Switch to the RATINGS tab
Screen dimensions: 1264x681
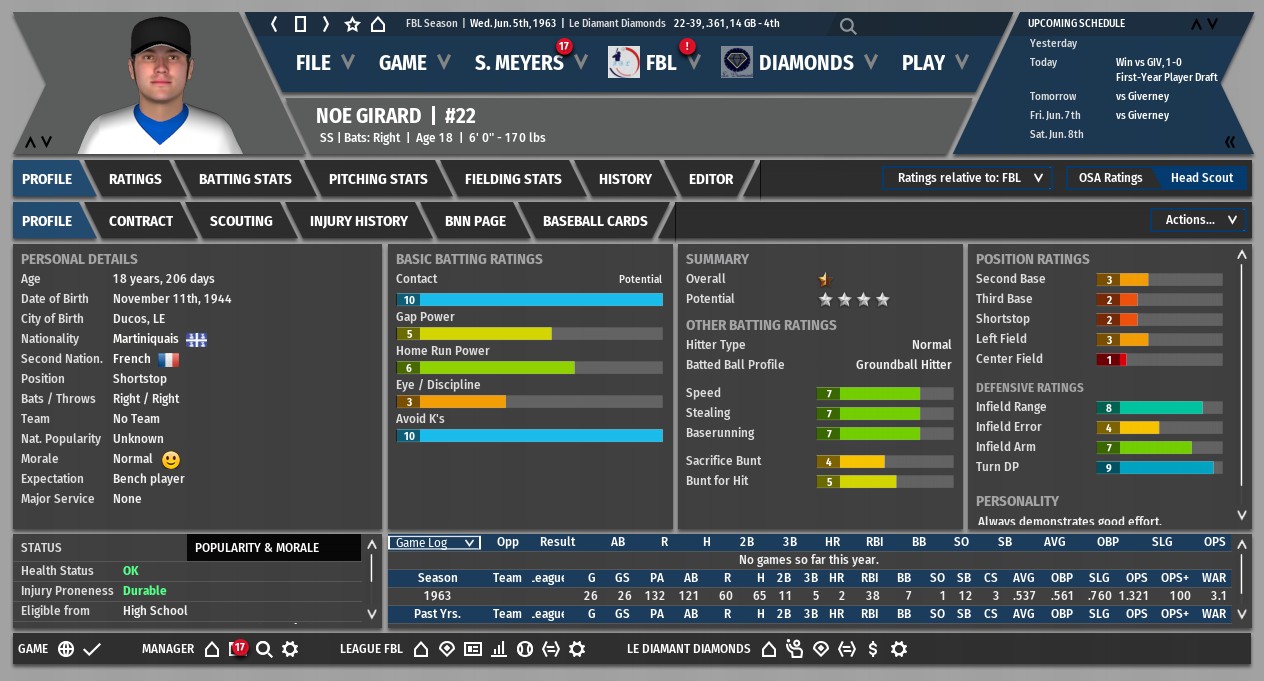click(x=135, y=179)
